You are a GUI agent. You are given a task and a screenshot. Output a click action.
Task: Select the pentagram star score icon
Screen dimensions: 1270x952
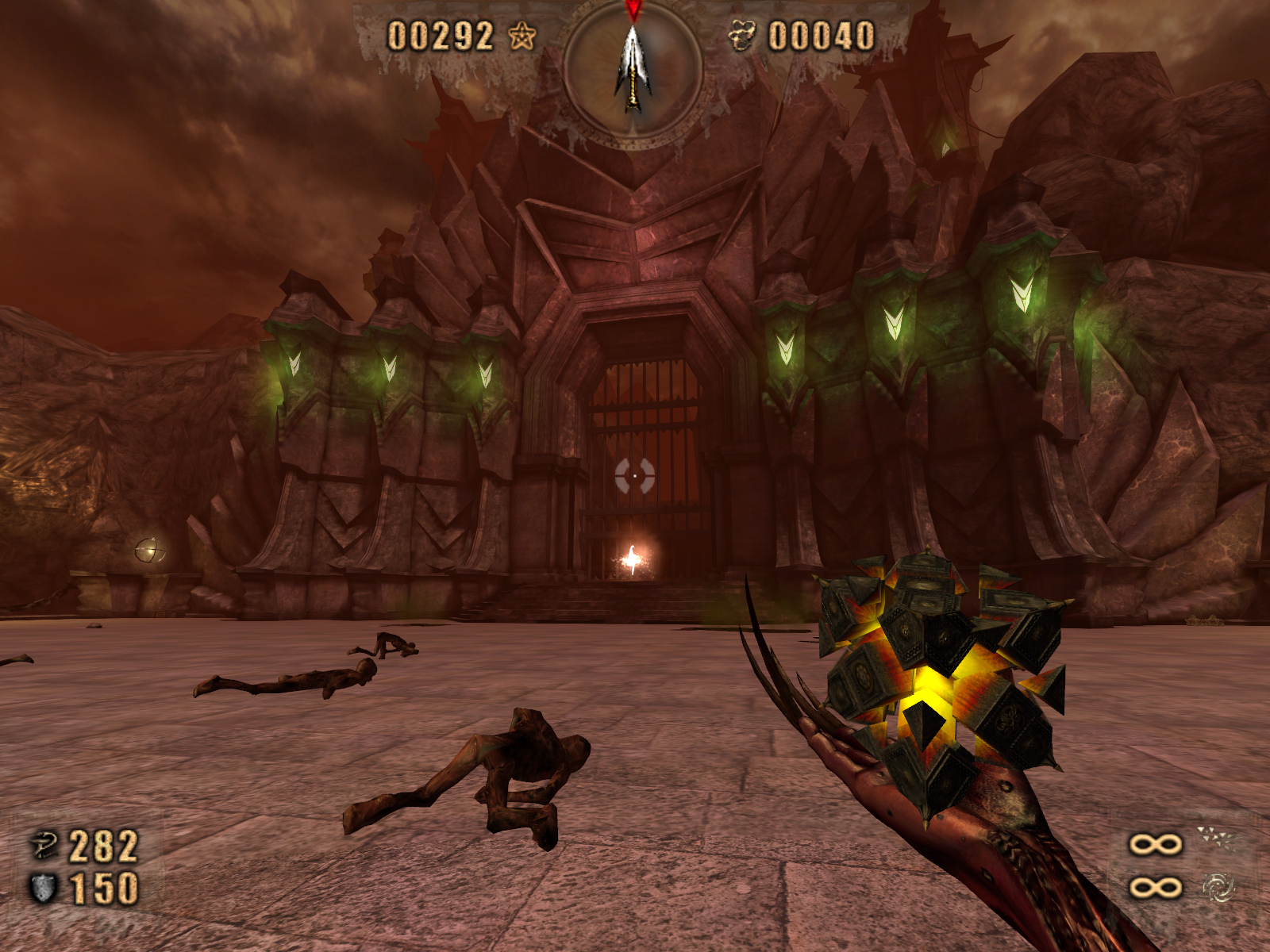click(x=521, y=36)
